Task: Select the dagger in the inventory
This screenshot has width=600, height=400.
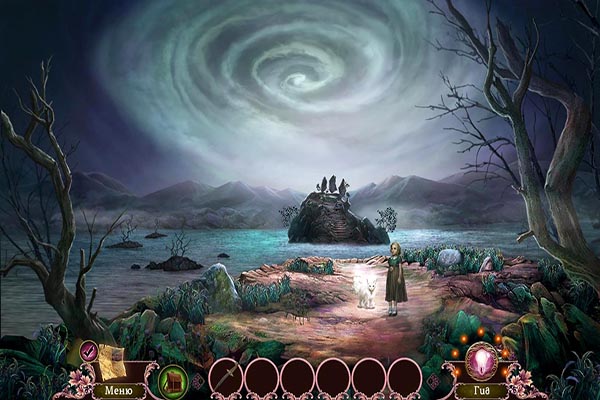Action: click(225, 378)
